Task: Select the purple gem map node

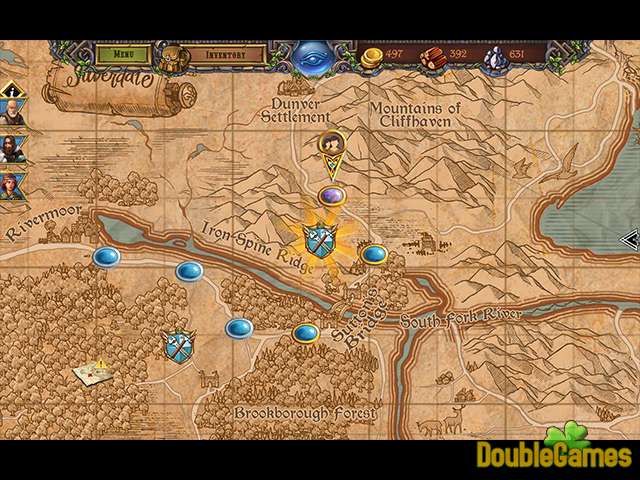Action: pos(332,195)
